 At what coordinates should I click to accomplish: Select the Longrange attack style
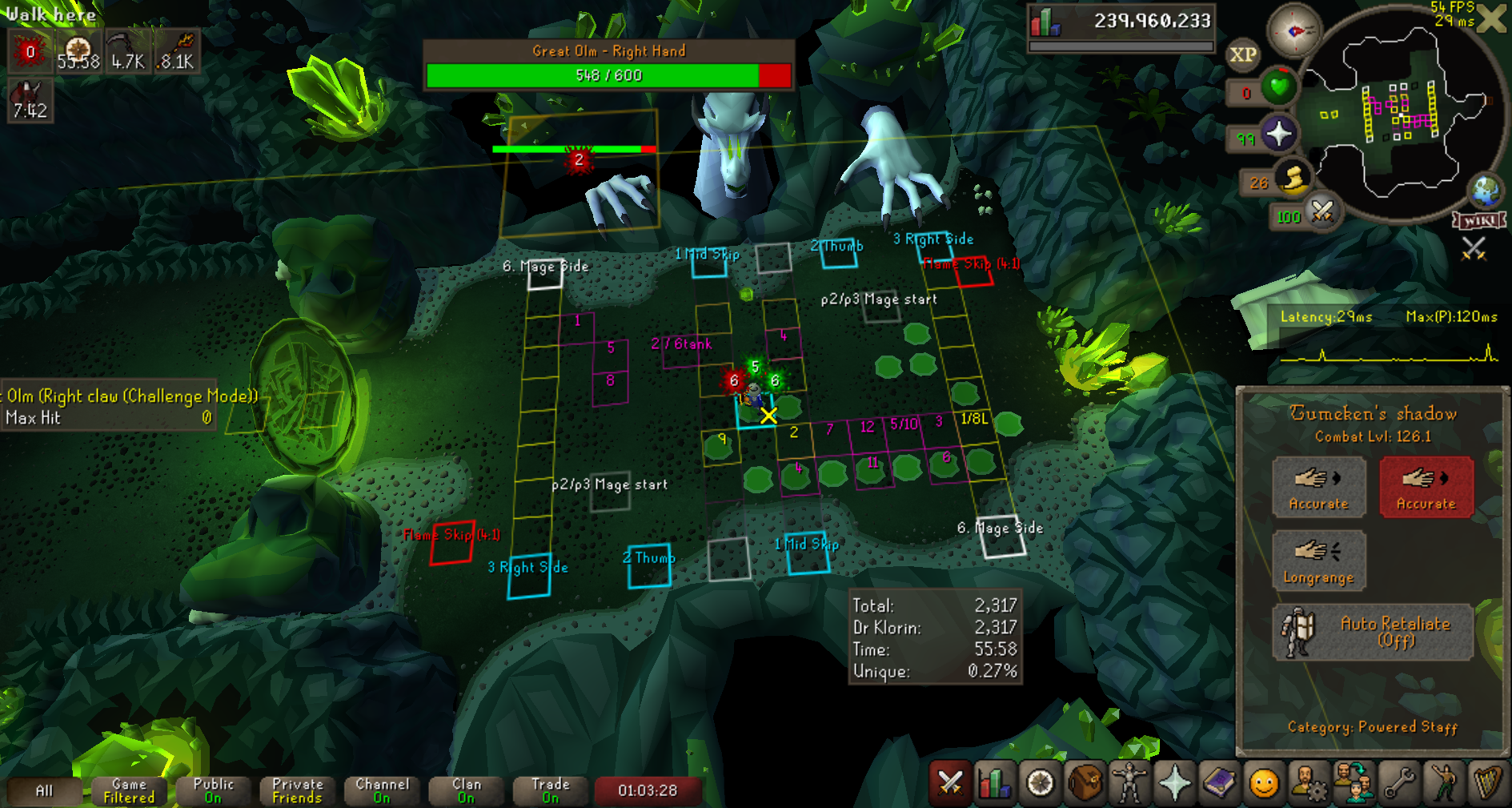(x=1318, y=561)
